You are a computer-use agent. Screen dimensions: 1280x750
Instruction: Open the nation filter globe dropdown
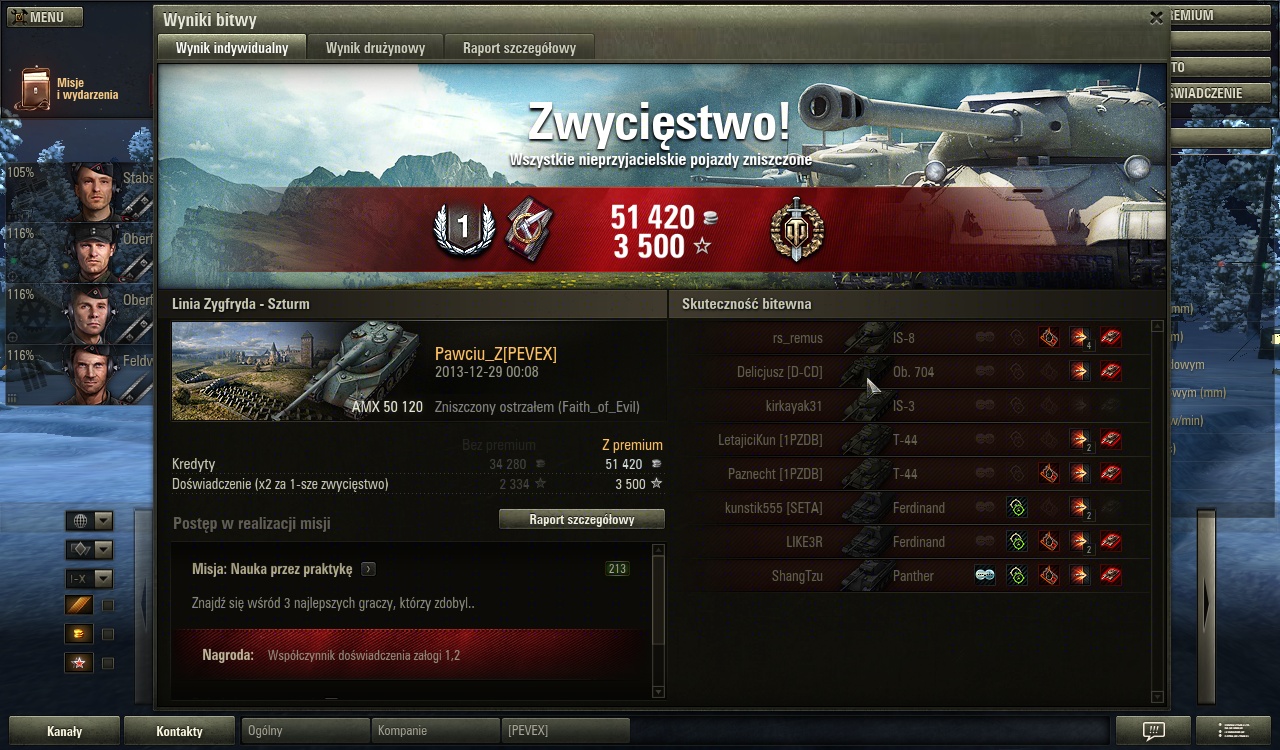pos(89,521)
